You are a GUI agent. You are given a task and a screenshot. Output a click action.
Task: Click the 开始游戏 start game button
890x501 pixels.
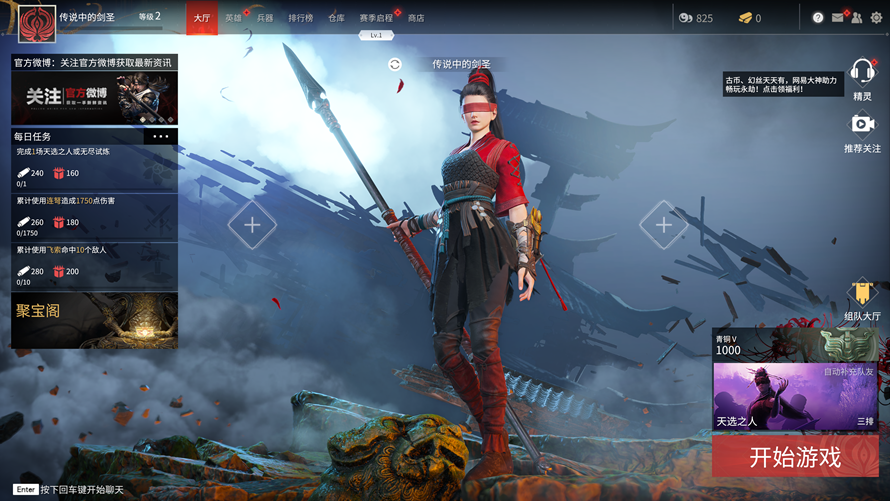[x=795, y=458]
